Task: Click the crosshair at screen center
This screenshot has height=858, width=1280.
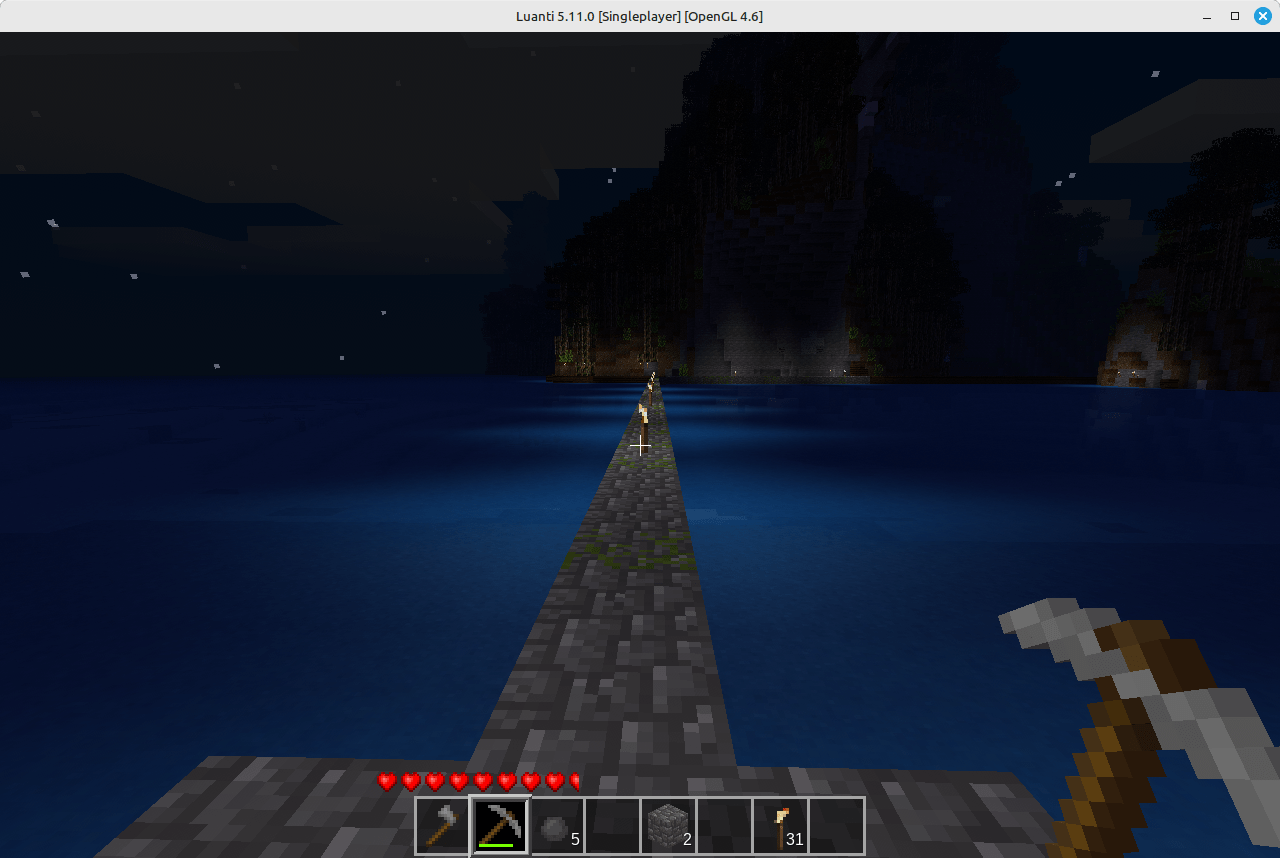Action: click(x=640, y=446)
